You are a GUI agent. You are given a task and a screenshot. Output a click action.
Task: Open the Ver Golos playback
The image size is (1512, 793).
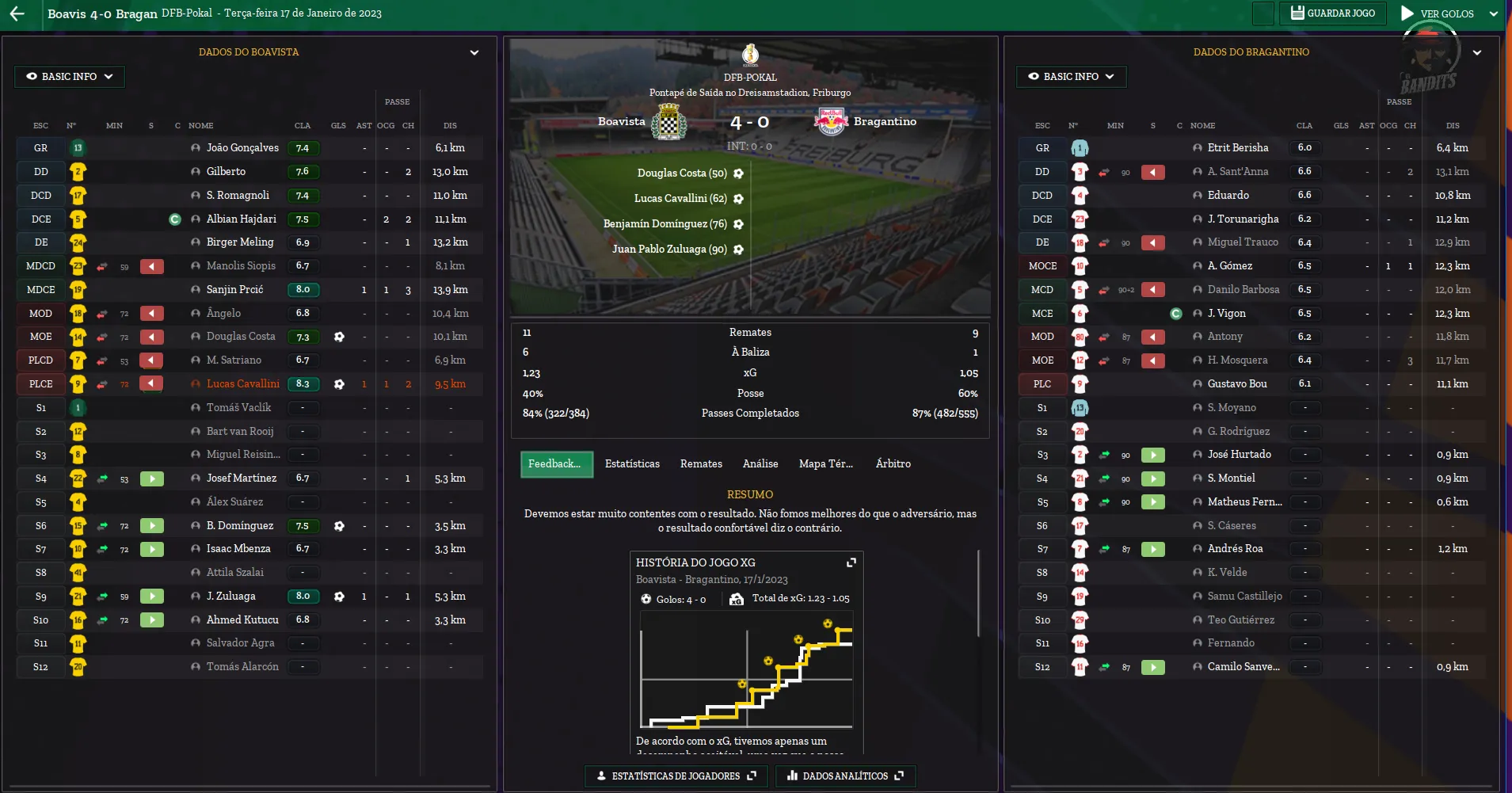click(1438, 13)
